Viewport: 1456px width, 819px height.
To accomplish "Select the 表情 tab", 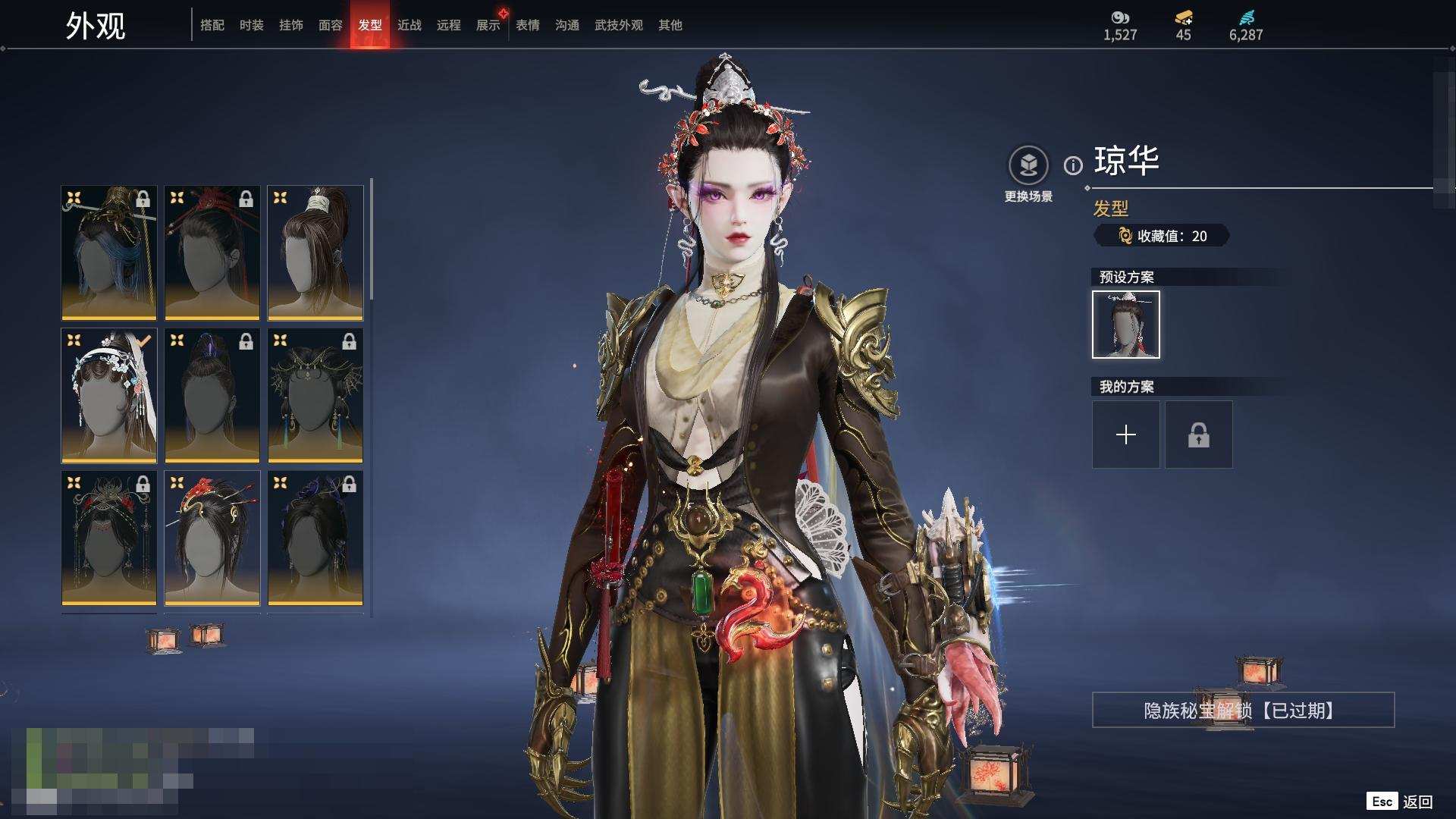I will [x=528, y=25].
